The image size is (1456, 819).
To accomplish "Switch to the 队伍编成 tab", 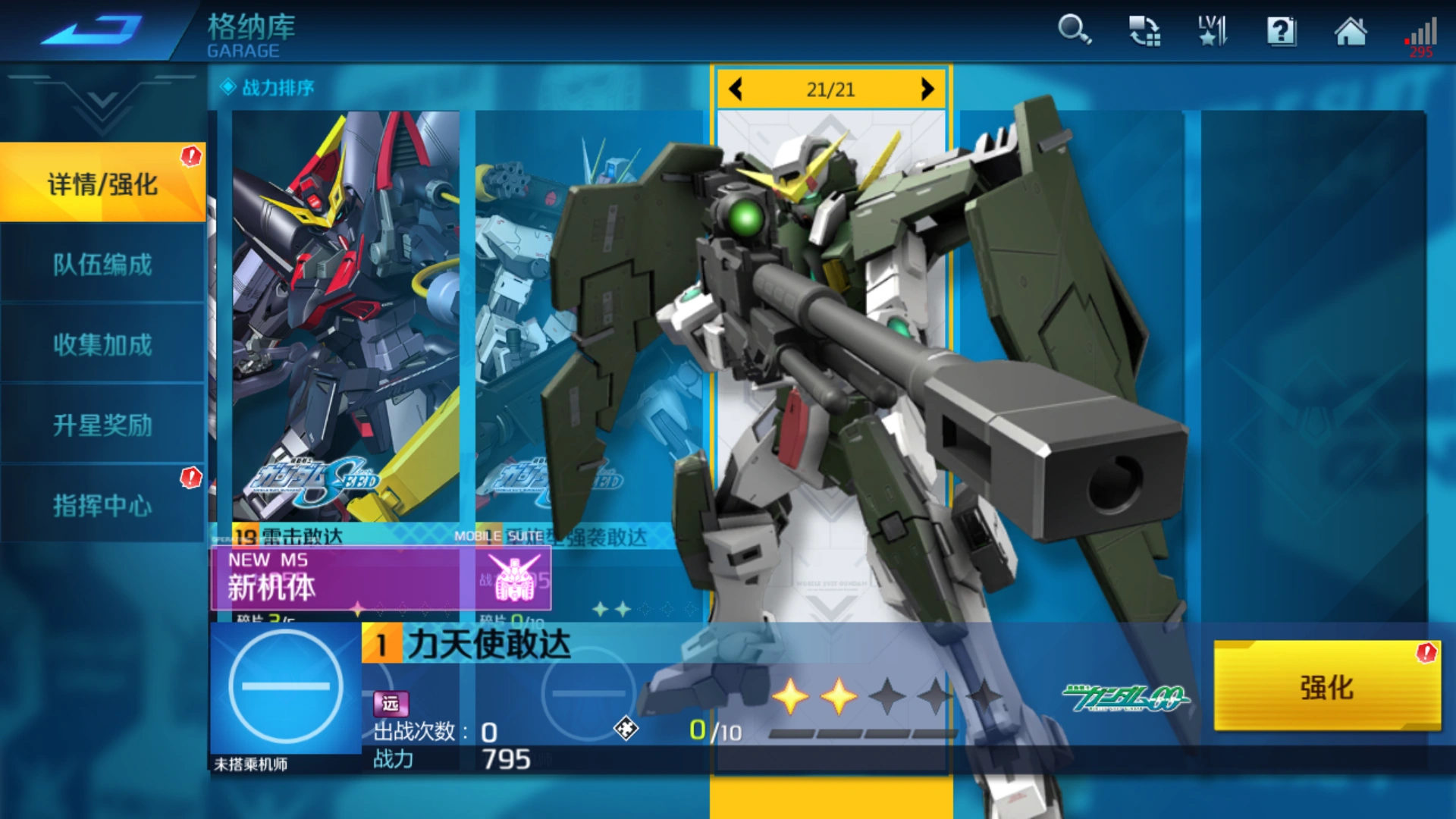I will (x=102, y=265).
